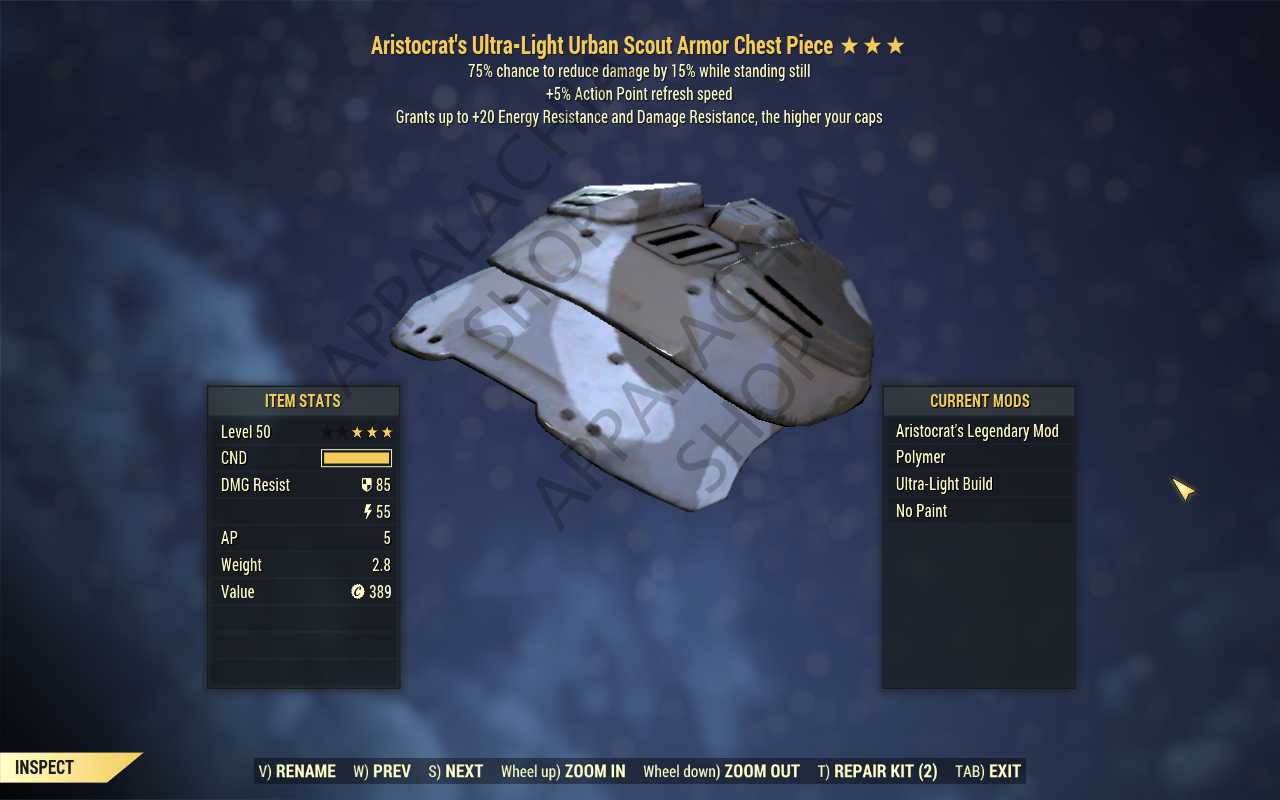
Task: Select the Polymer mod entry
Action: click(x=977, y=457)
